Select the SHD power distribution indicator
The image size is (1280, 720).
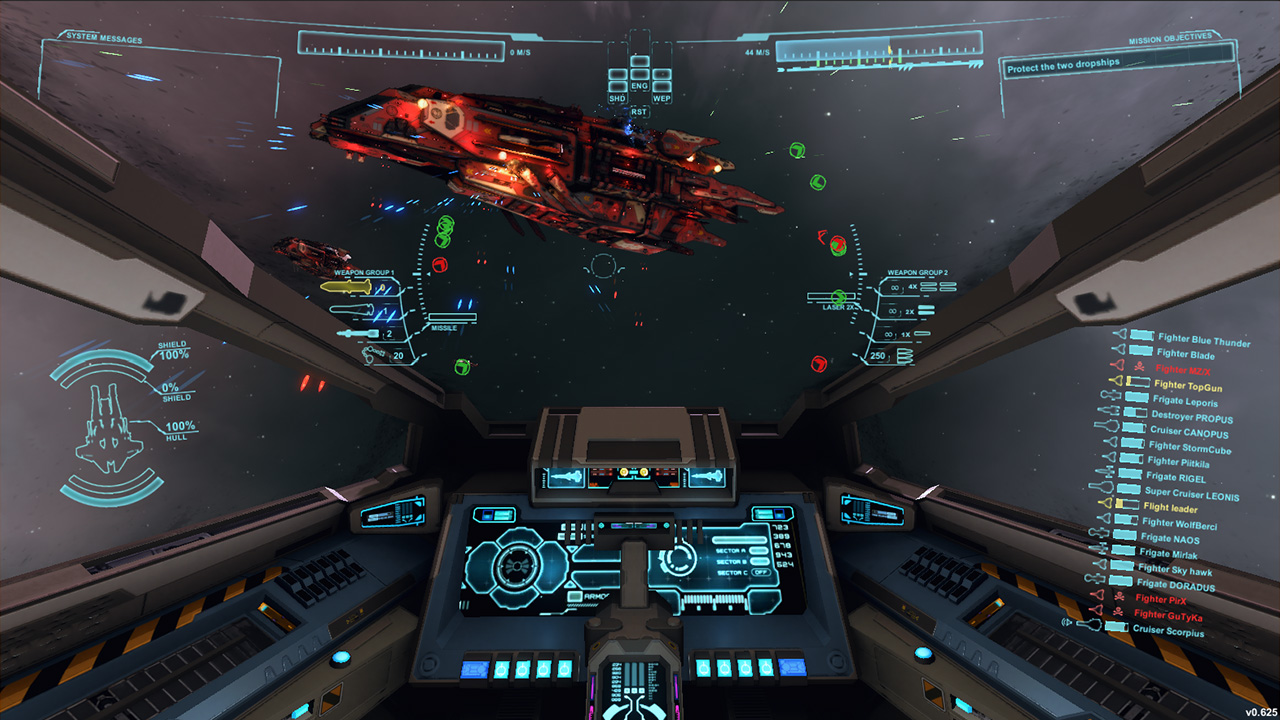tap(617, 97)
